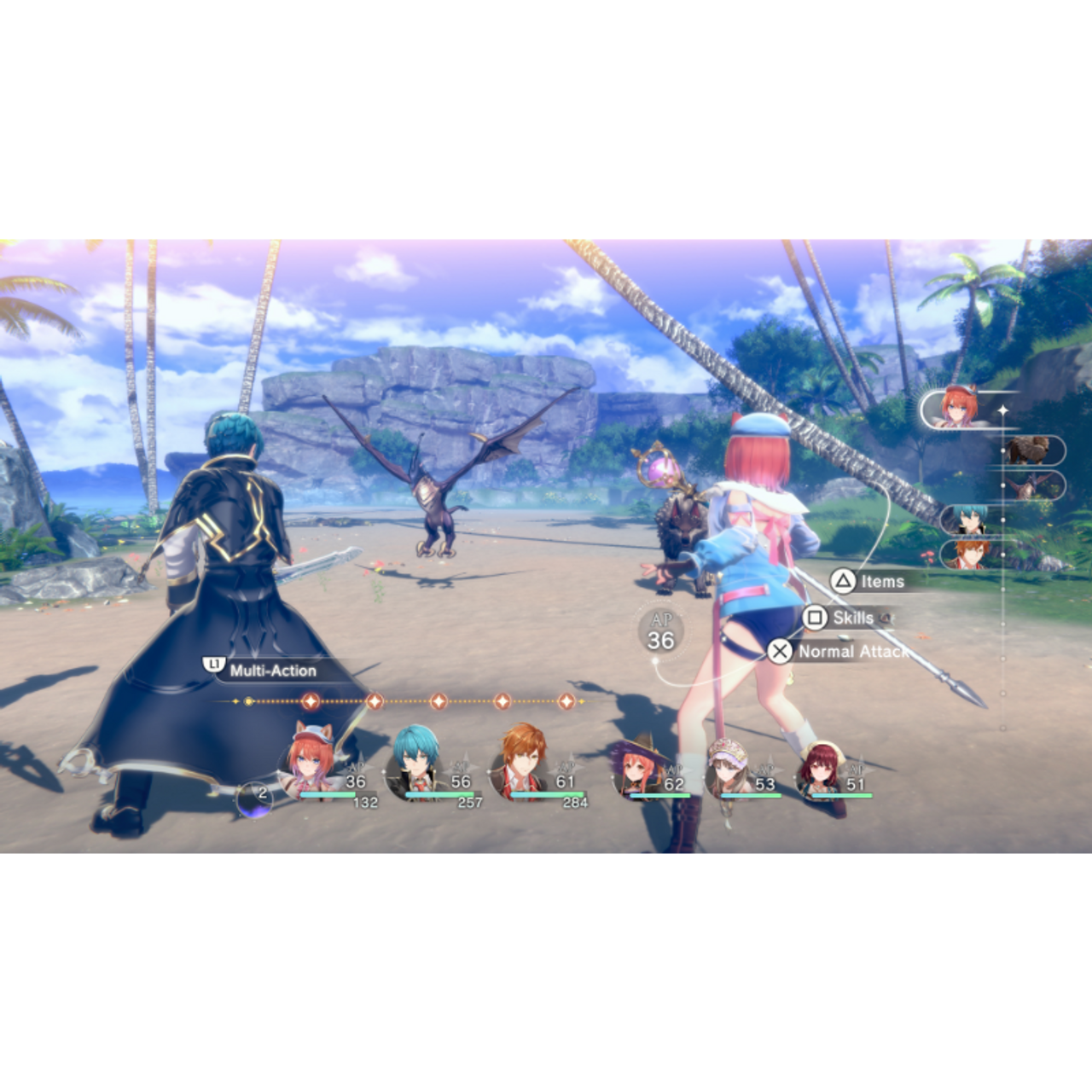Click the teal-haired character in the turn order sidebar

pyautogui.click(x=968, y=519)
